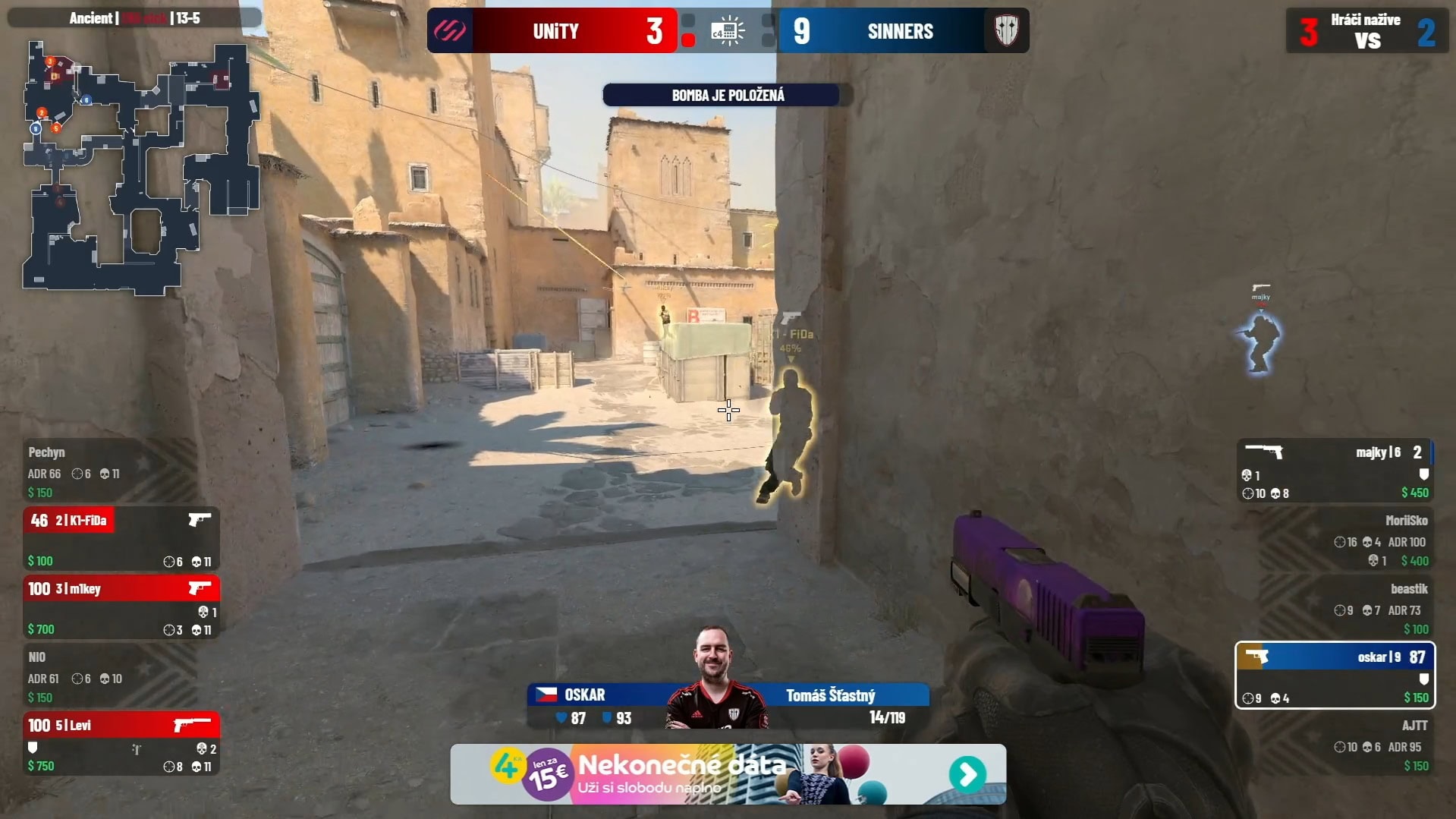Click Oskar's player portrait
This screenshot has width=1456, height=819.
(x=714, y=678)
